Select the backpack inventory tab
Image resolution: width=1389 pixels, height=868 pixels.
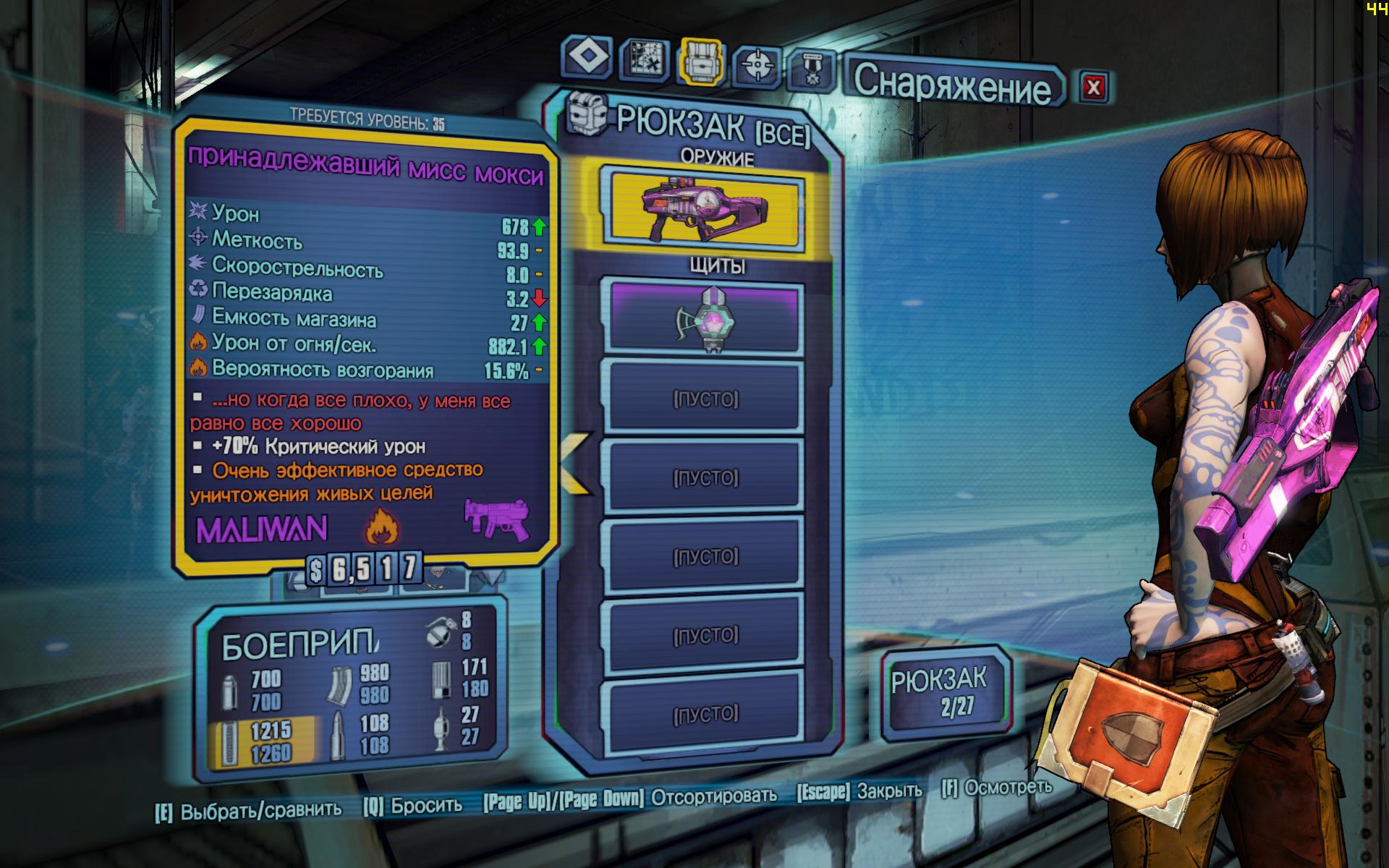tap(700, 62)
